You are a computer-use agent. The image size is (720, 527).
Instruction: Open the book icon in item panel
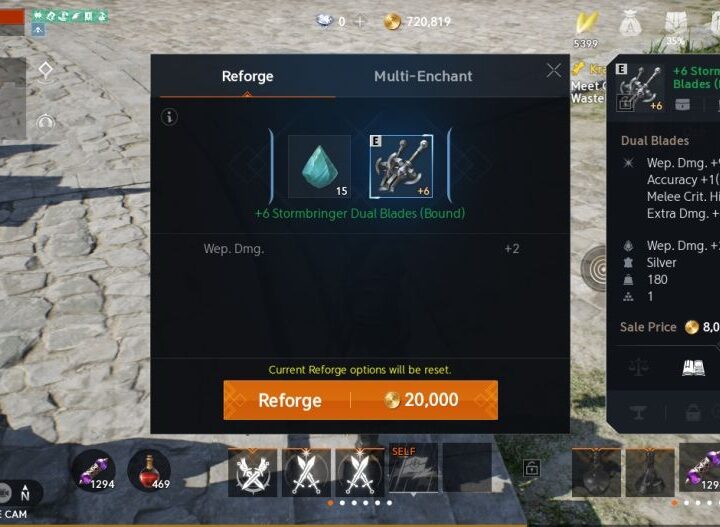[x=693, y=368]
